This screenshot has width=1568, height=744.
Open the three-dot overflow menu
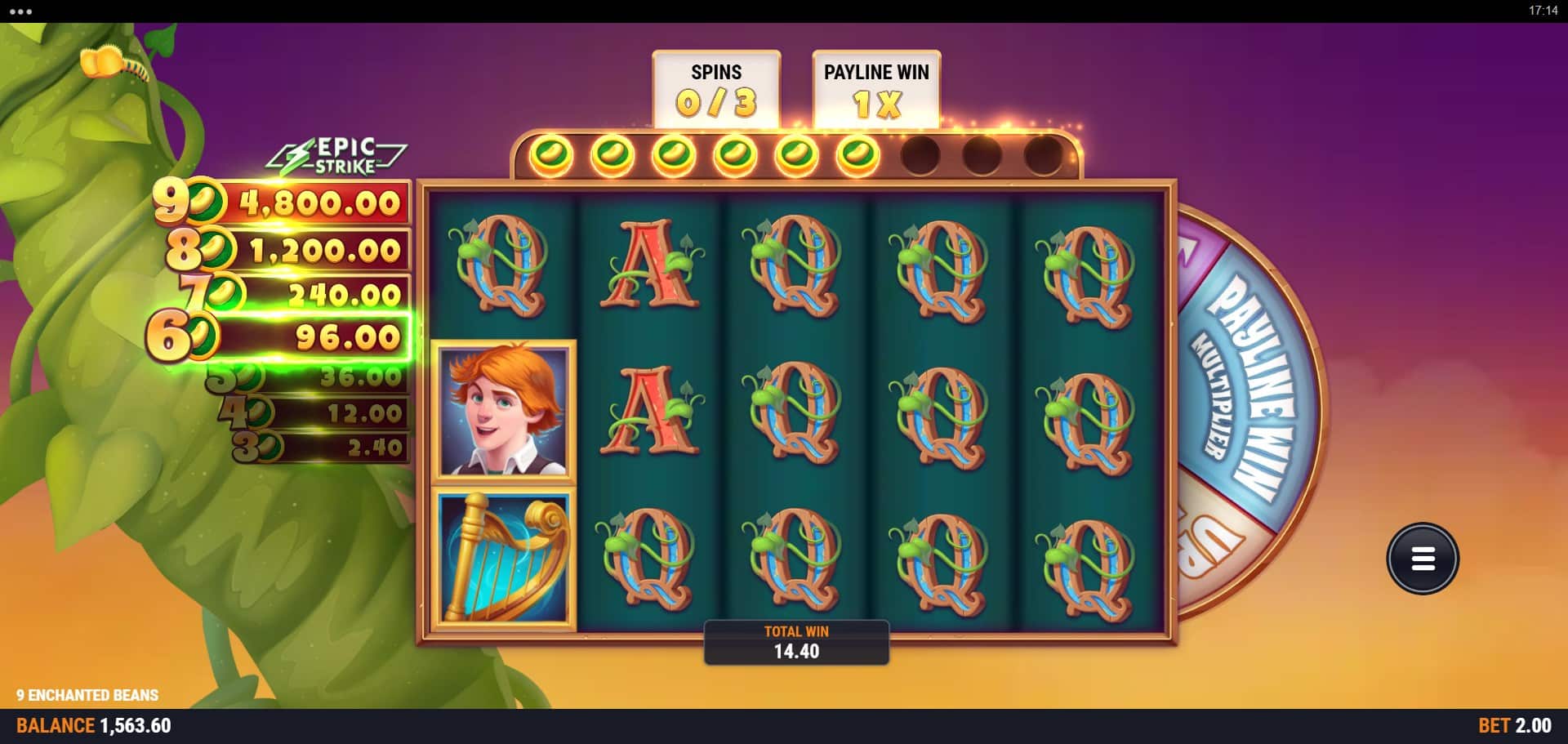(x=20, y=11)
